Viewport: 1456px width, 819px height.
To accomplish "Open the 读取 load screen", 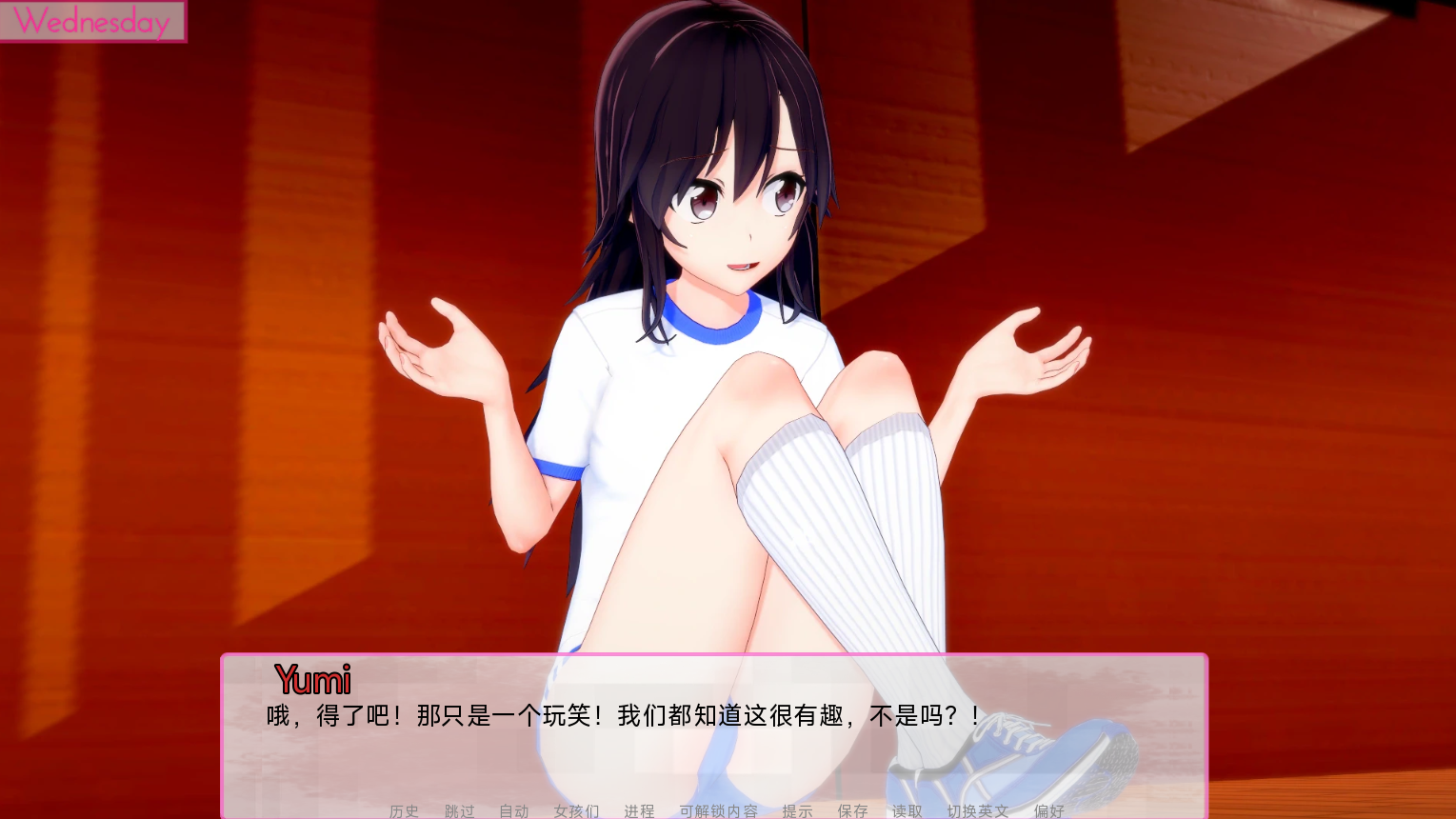I will 906,811.
